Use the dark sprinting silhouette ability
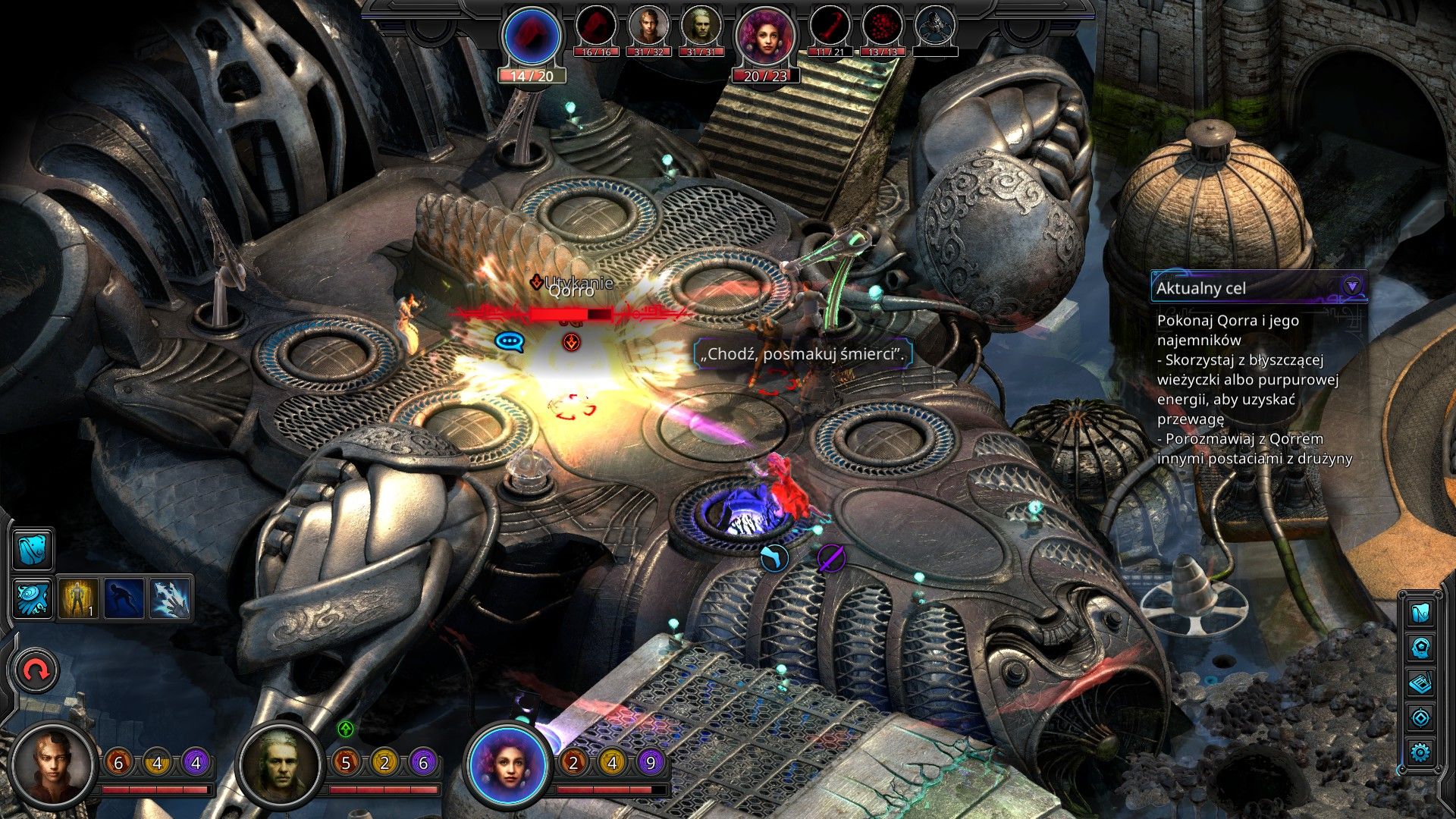The height and width of the screenshot is (819, 1456). pyautogui.click(x=124, y=598)
